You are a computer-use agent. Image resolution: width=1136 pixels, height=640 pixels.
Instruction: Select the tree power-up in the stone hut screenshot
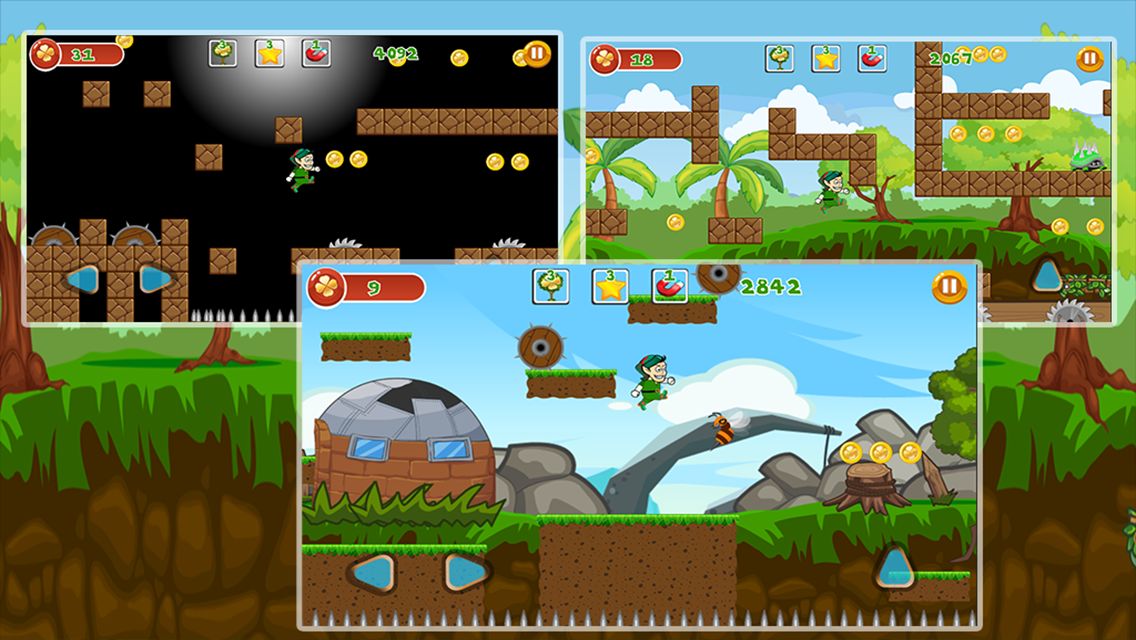[x=551, y=287]
